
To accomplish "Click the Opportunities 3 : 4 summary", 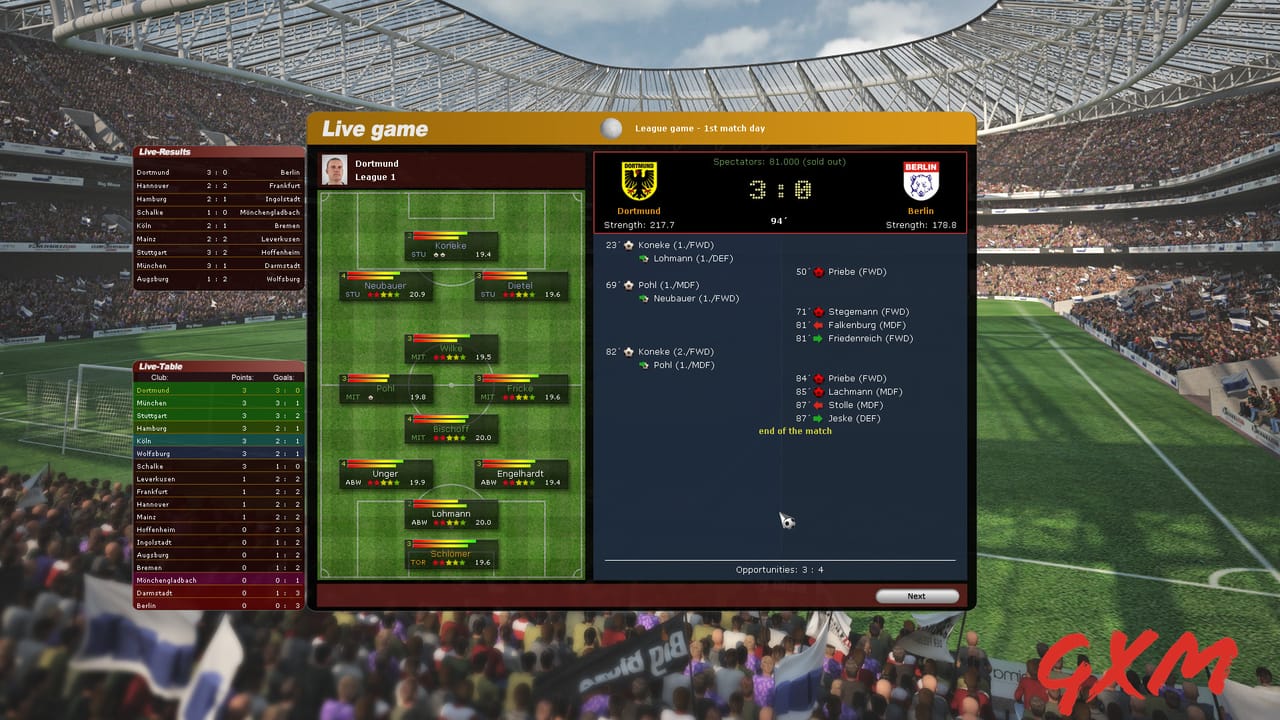I will coord(778,569).
